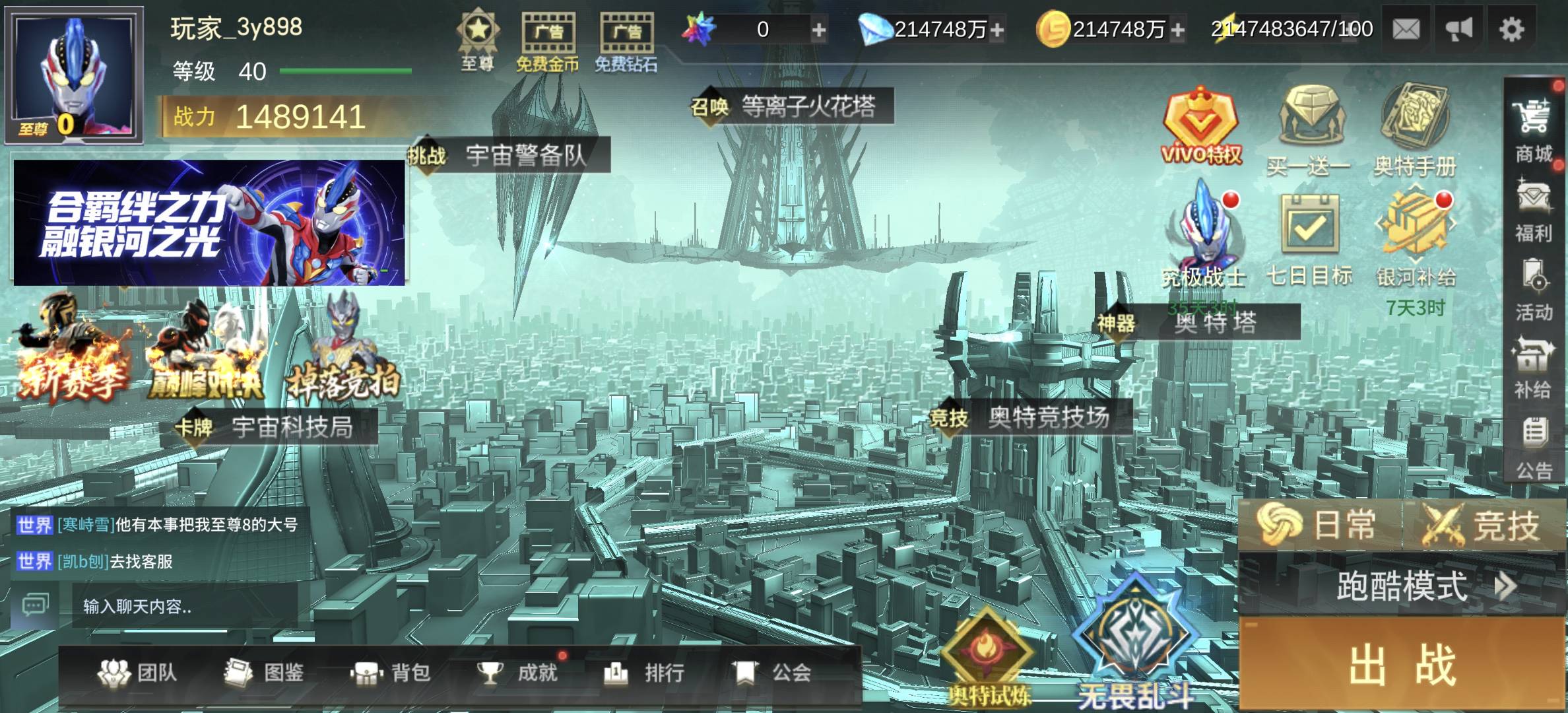Switch to the 竞技 arena tab
The height and width of the screenshot is (713, 1568).
click(1482, 526)
